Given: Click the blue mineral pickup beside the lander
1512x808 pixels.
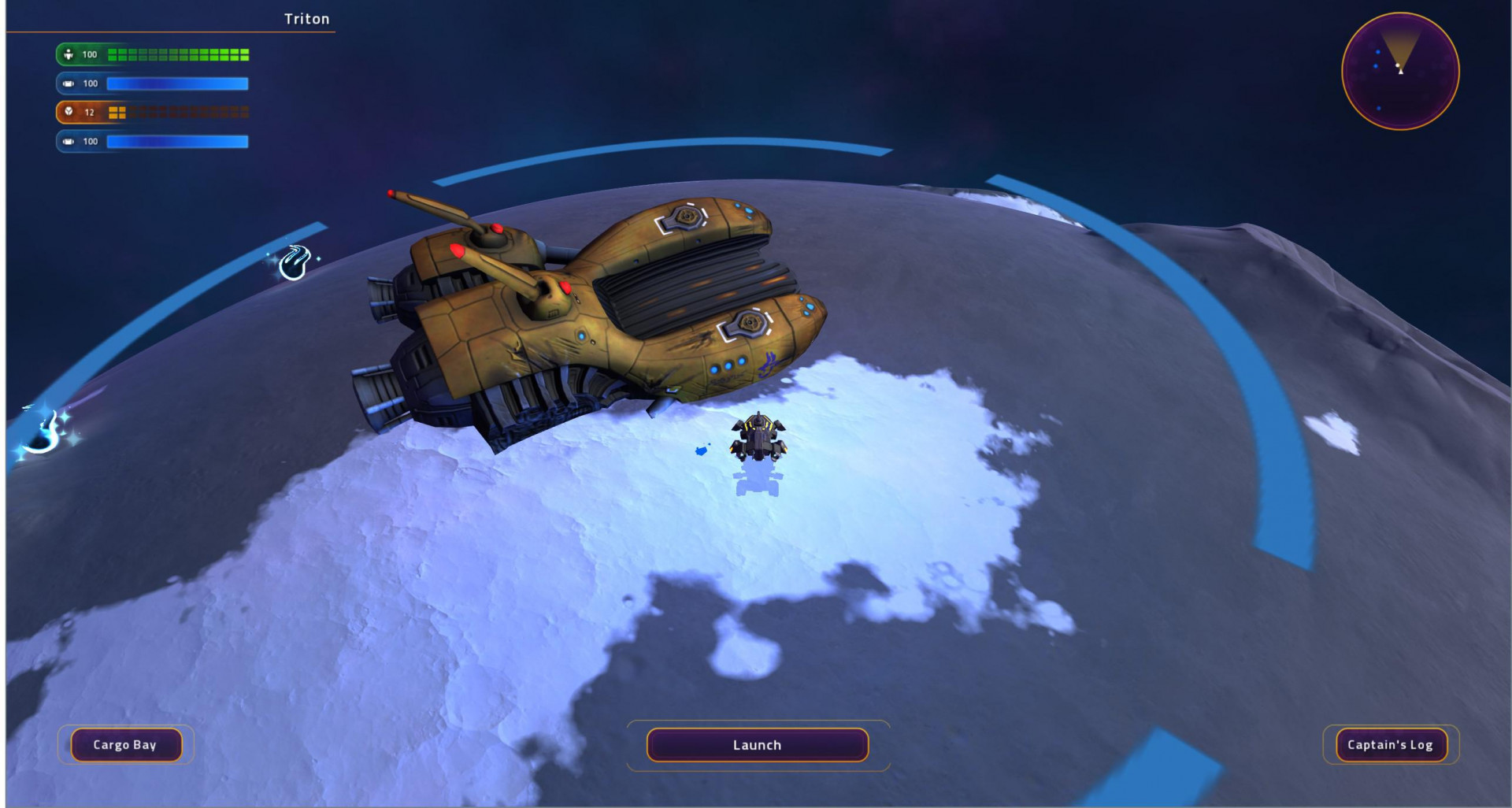Looking at the screenshot, I should coord(702,450).
